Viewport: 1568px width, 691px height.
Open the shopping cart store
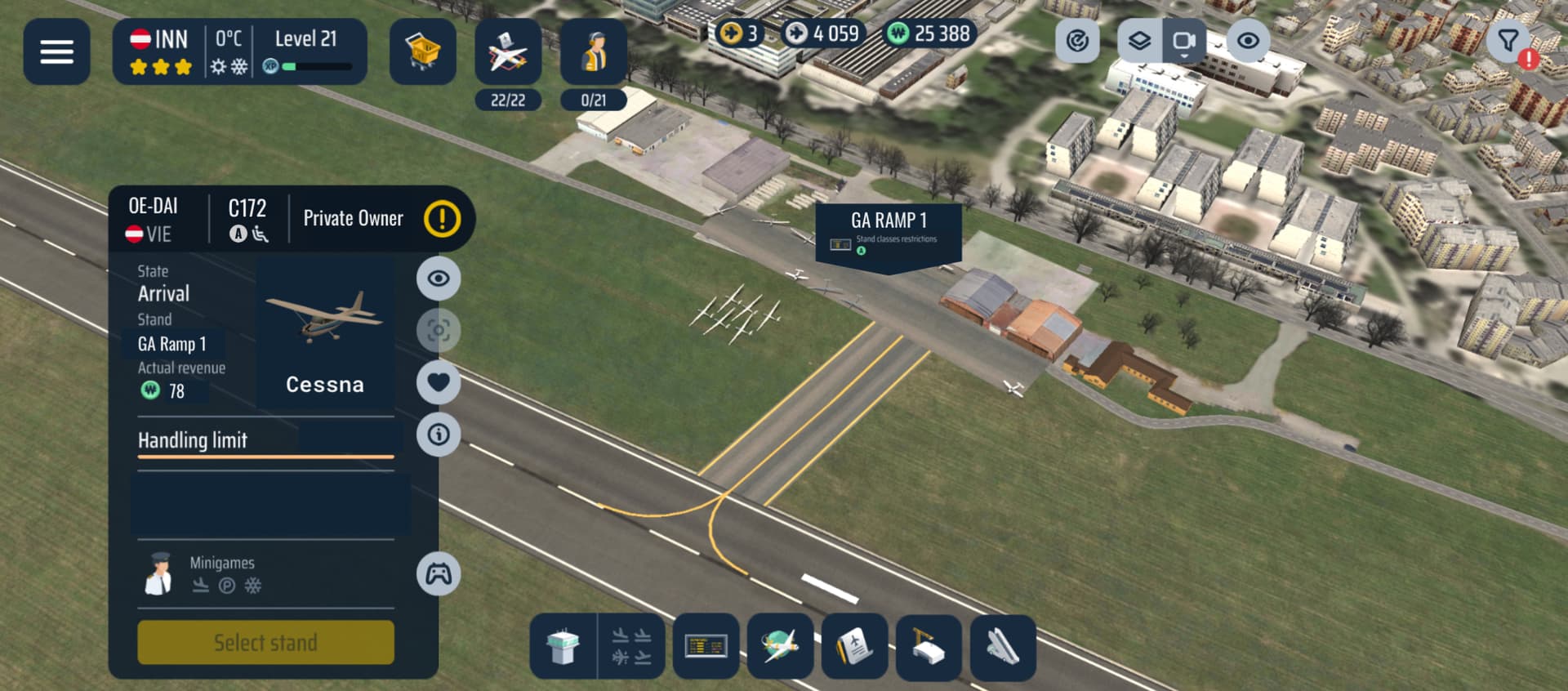click(x=422, y=51)
